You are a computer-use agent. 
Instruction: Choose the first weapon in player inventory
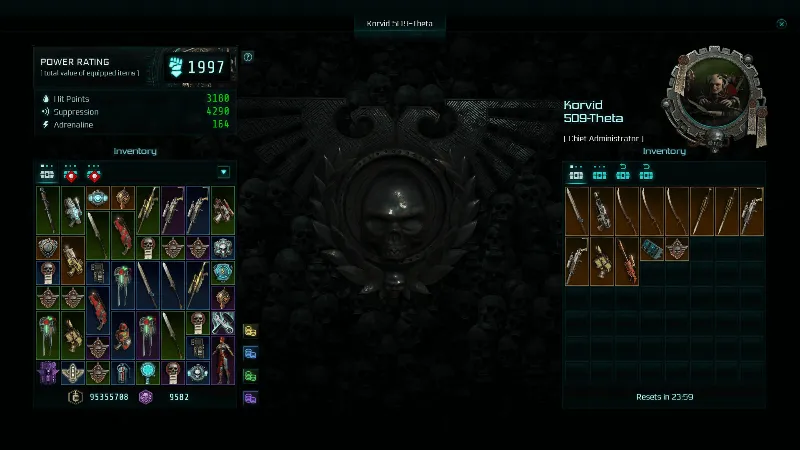48,210
